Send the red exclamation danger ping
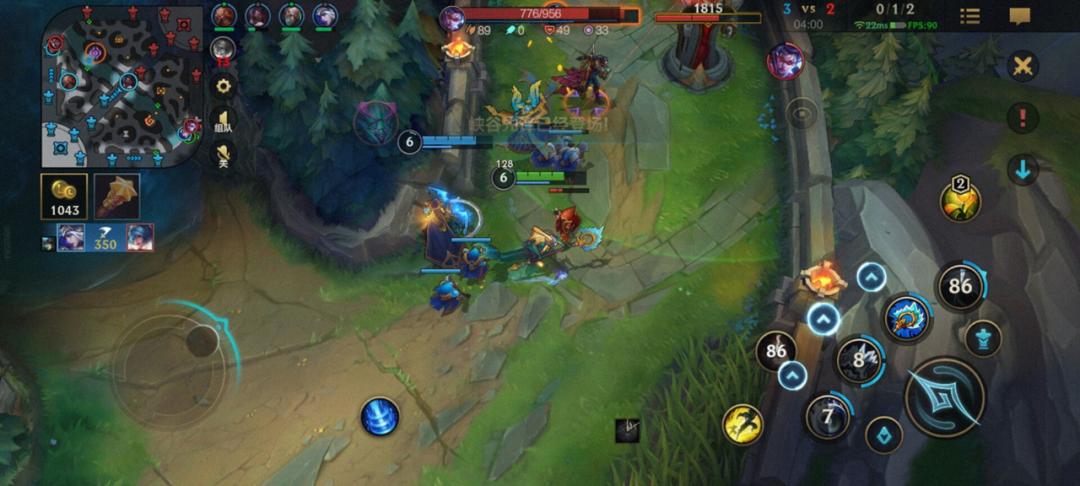The image size is (1080, 486). 1022,118
